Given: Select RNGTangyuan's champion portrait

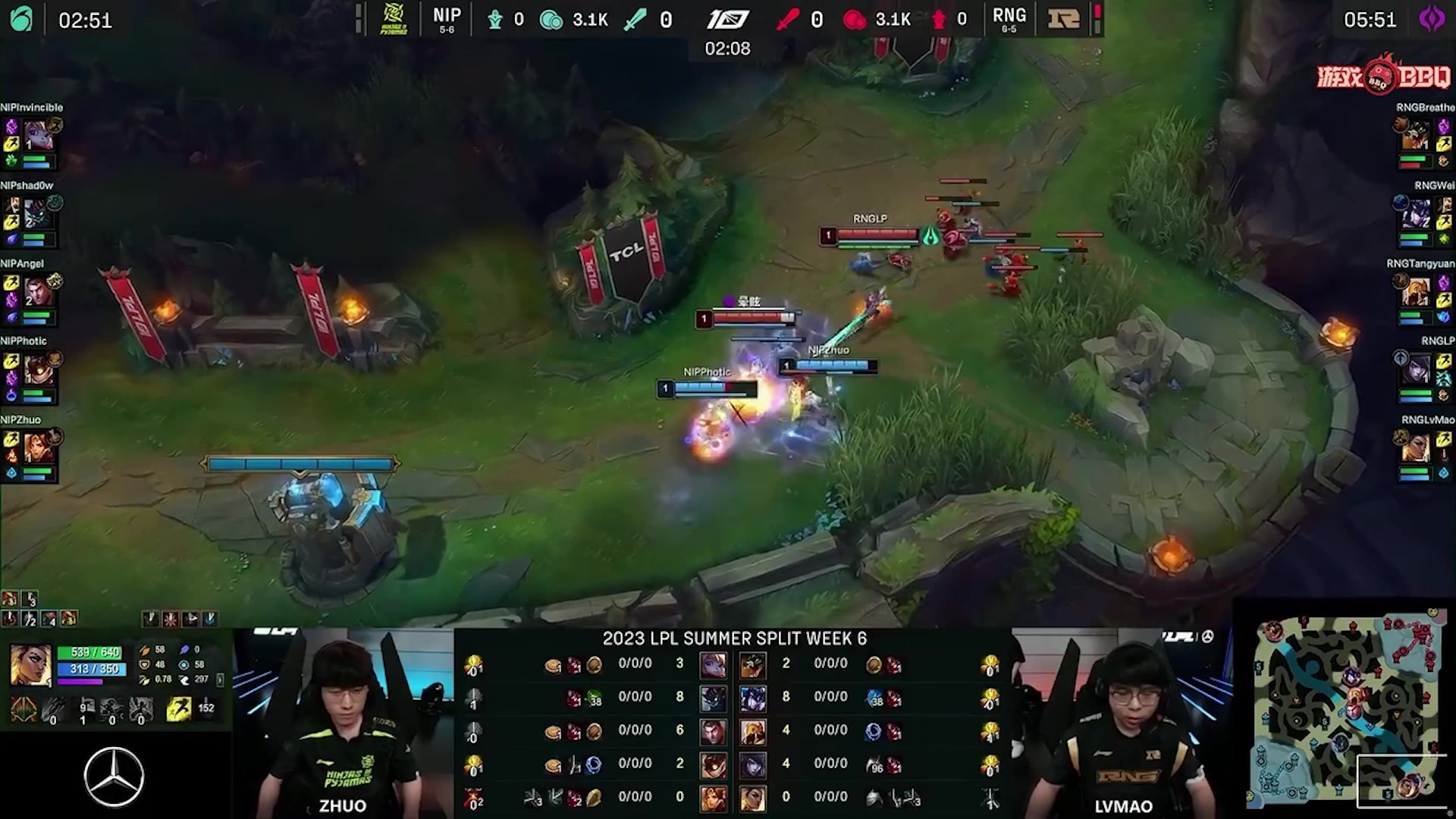Looking at the screenshot, I should pos(1416,293).
